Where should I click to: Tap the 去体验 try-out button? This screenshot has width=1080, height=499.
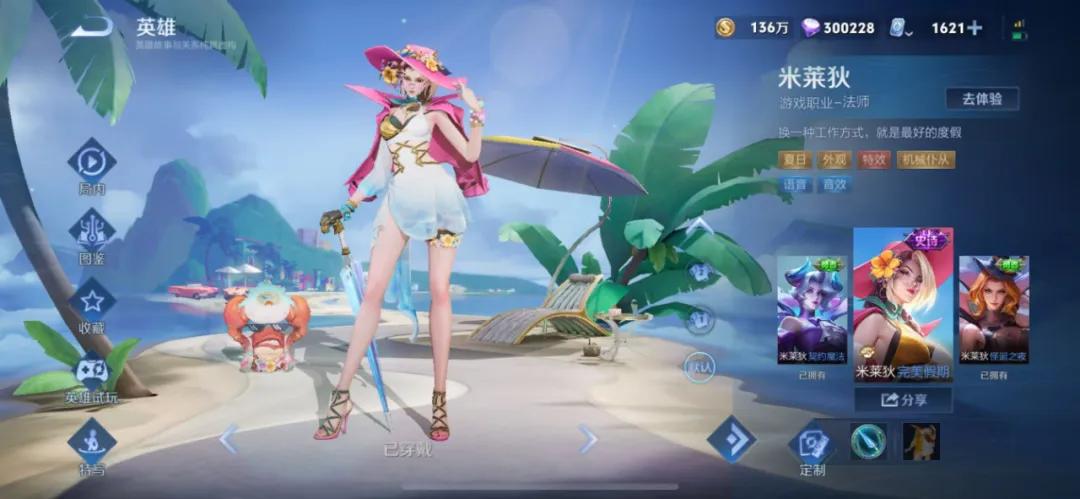981,98
